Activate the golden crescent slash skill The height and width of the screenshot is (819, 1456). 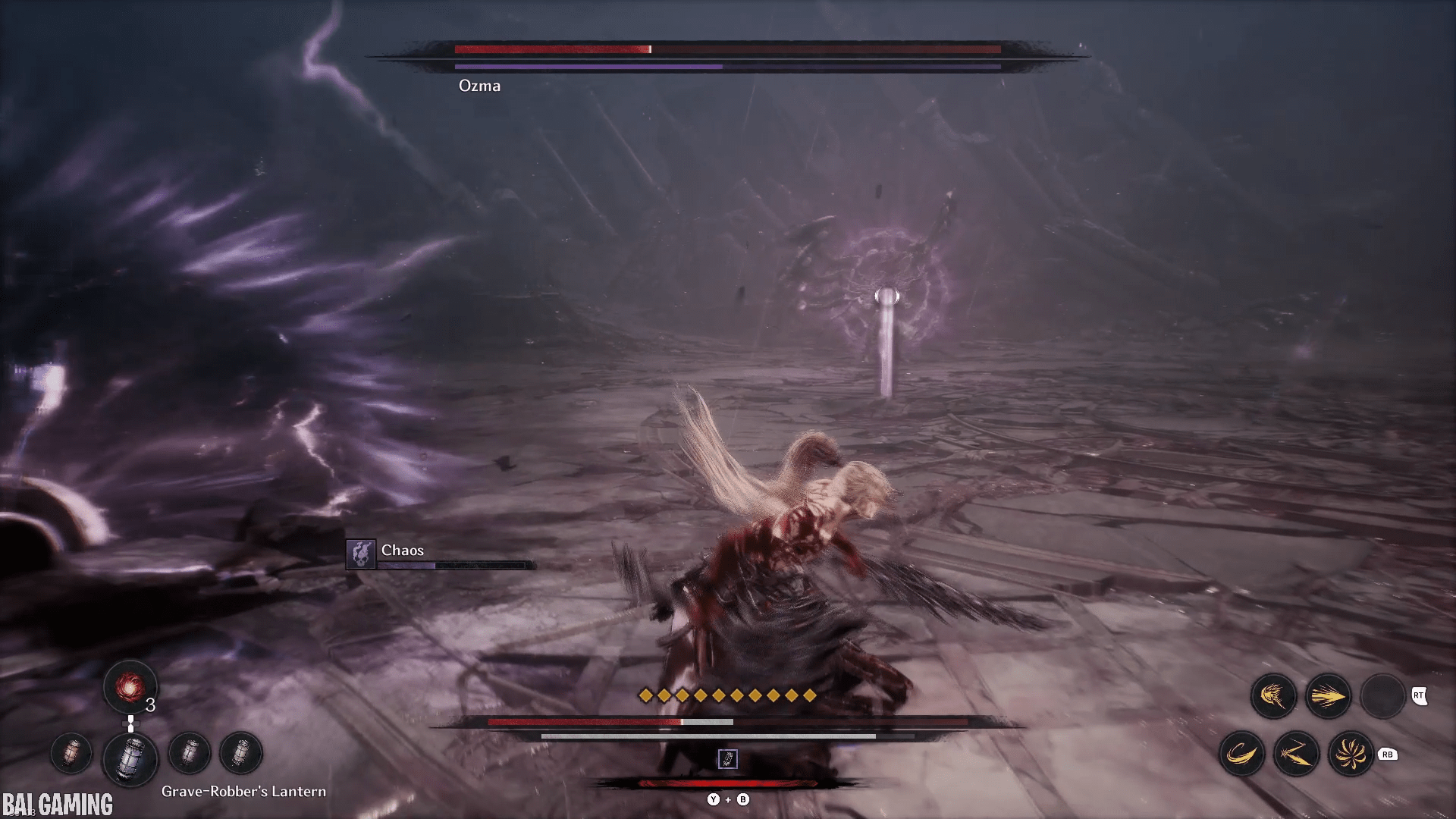click(1241, 754)
